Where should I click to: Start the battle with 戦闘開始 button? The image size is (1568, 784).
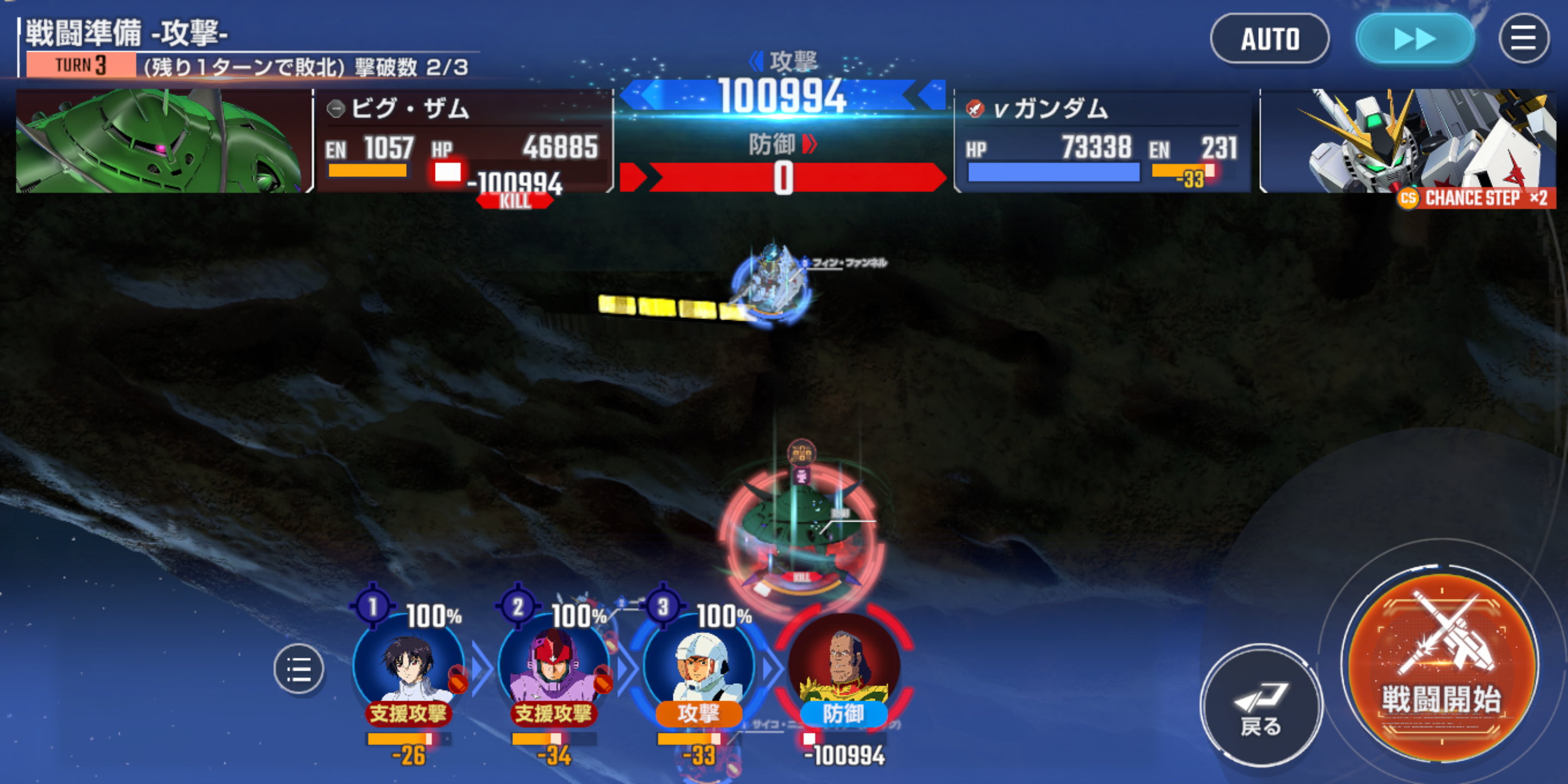[x=1440, y=667]
